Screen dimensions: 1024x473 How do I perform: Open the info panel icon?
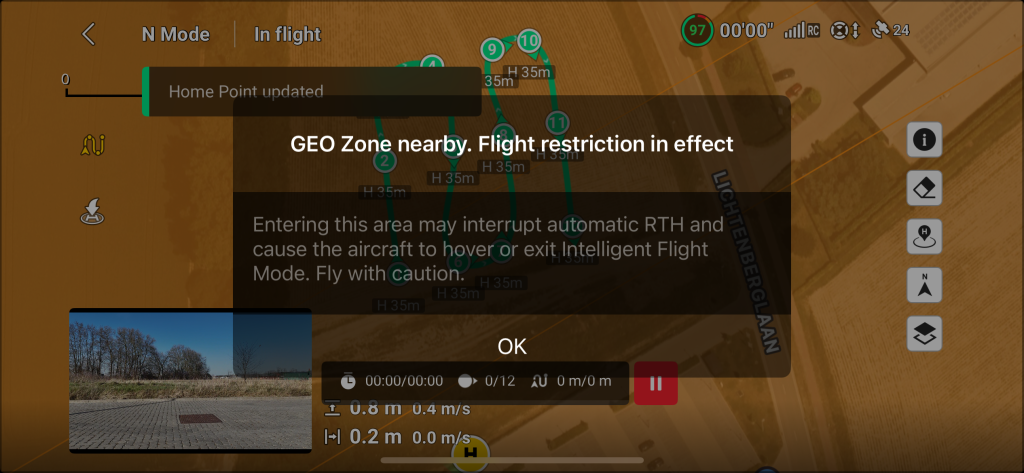tap(924, 141)
